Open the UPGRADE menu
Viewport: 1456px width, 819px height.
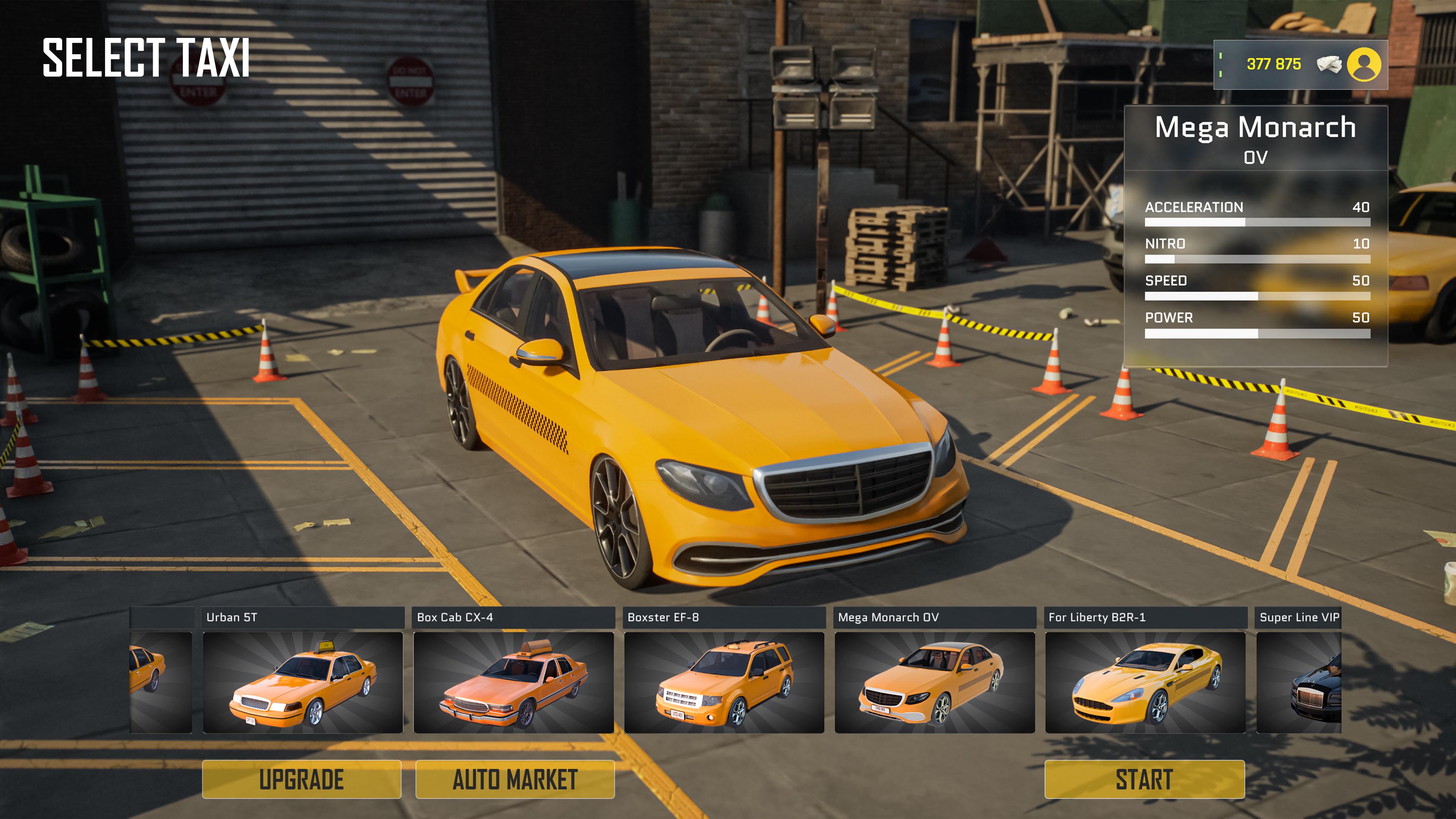(x=303, y=780)
